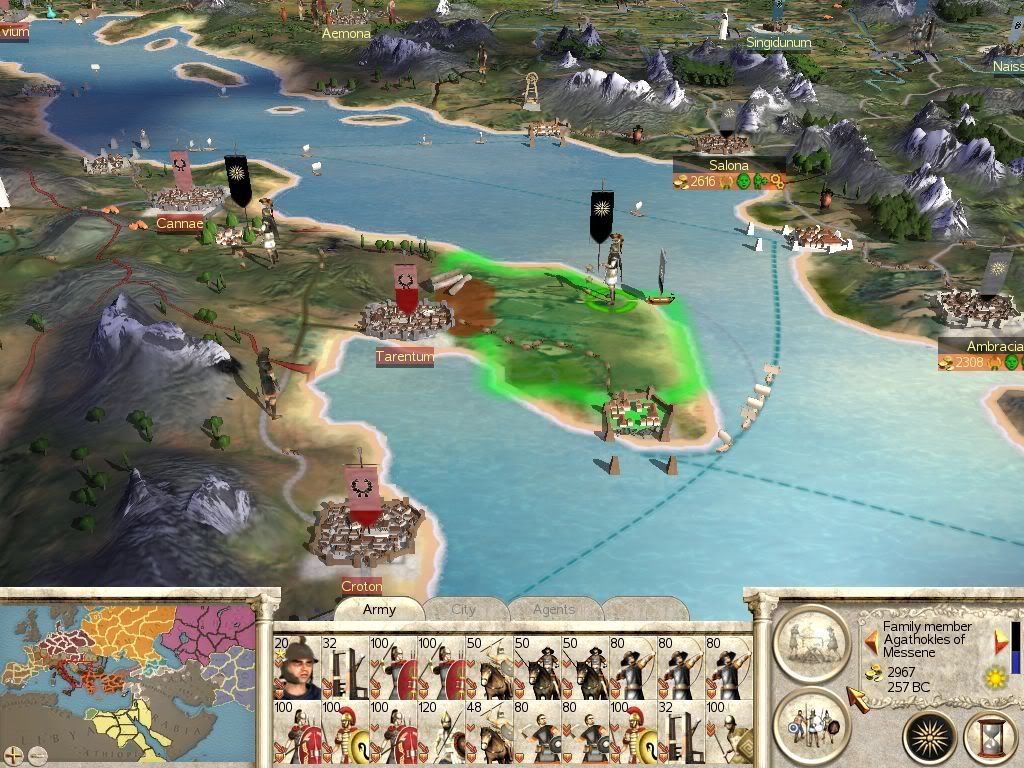Select the 120-man spearmen unit card
Image resolution: width=1024 pixels, height=768 pixels.
[x=441, y=733]
